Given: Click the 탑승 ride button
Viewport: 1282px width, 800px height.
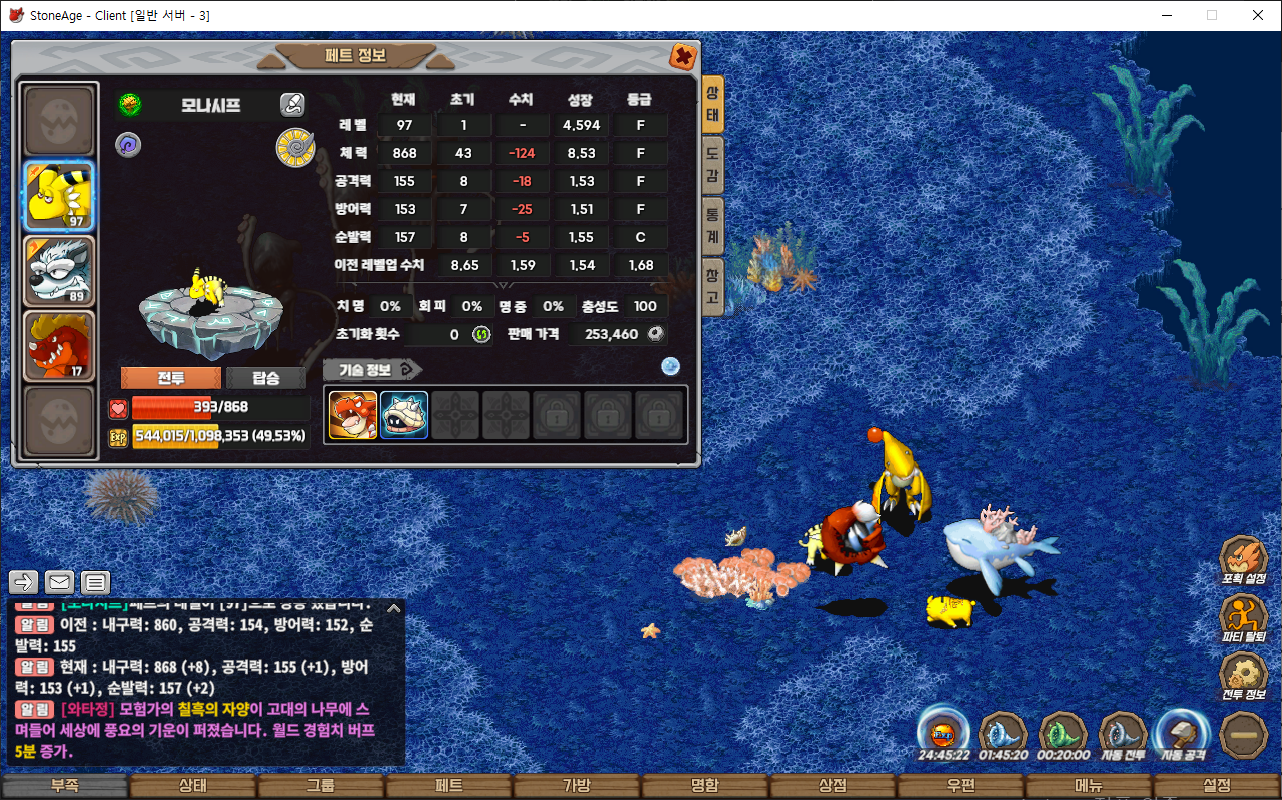Looking at the screenshot, I should 266,378.
